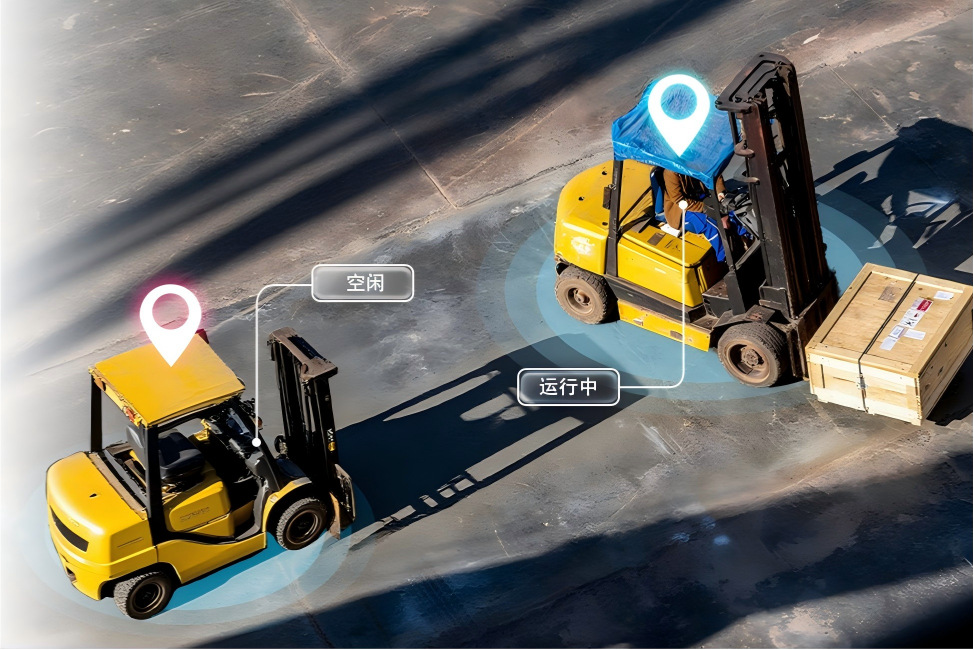This screenshot has width=974, height=650.
Task: Select the blue location pin marker
Action: [679, 110]
